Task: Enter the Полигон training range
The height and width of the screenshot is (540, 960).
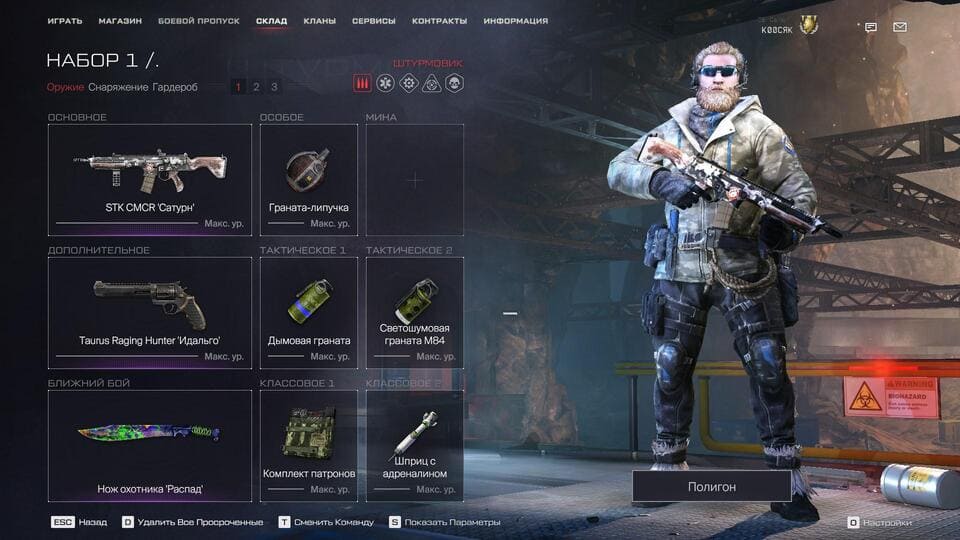Action: (711, 486)
